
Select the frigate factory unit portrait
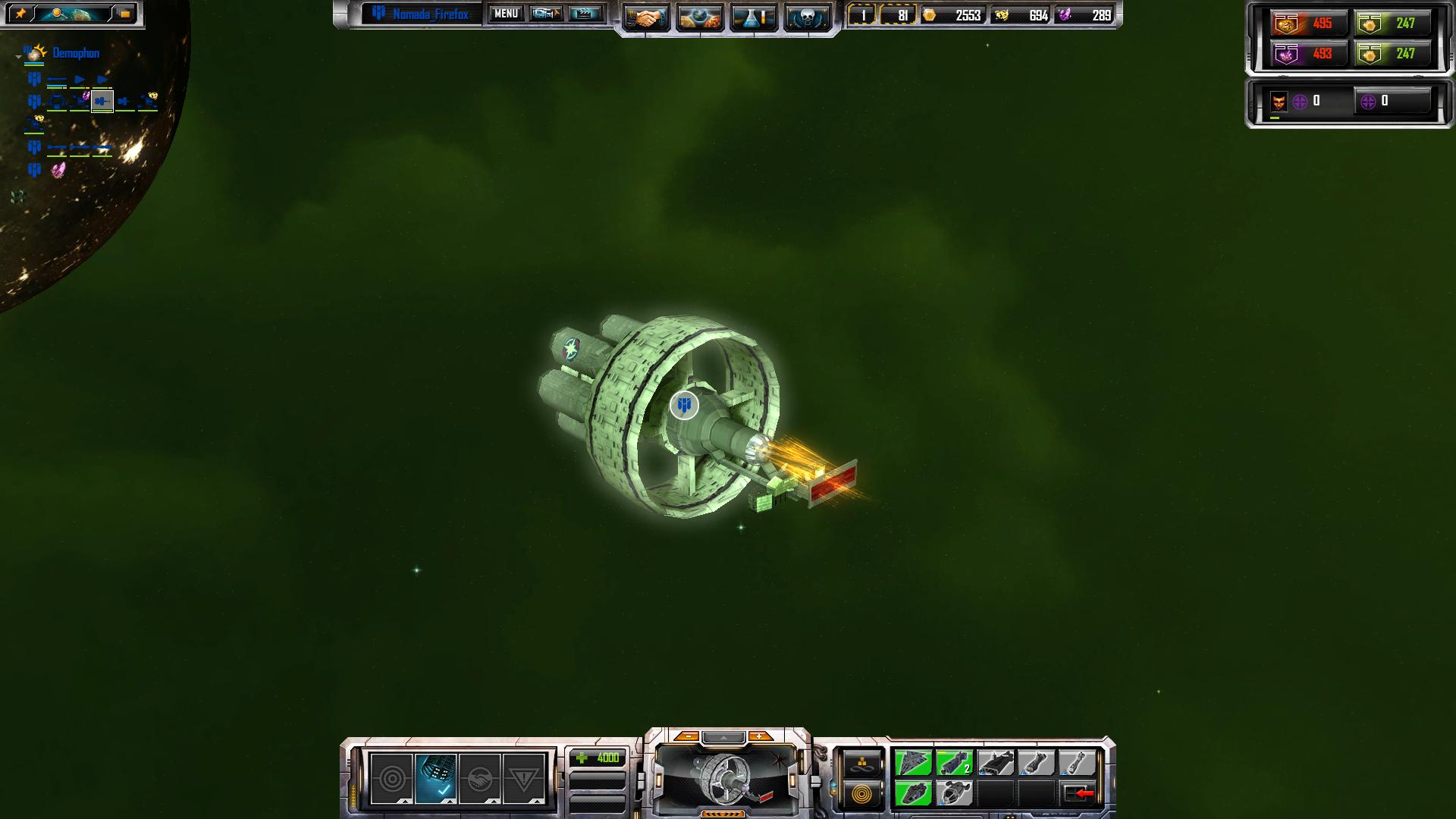[726, 777]
